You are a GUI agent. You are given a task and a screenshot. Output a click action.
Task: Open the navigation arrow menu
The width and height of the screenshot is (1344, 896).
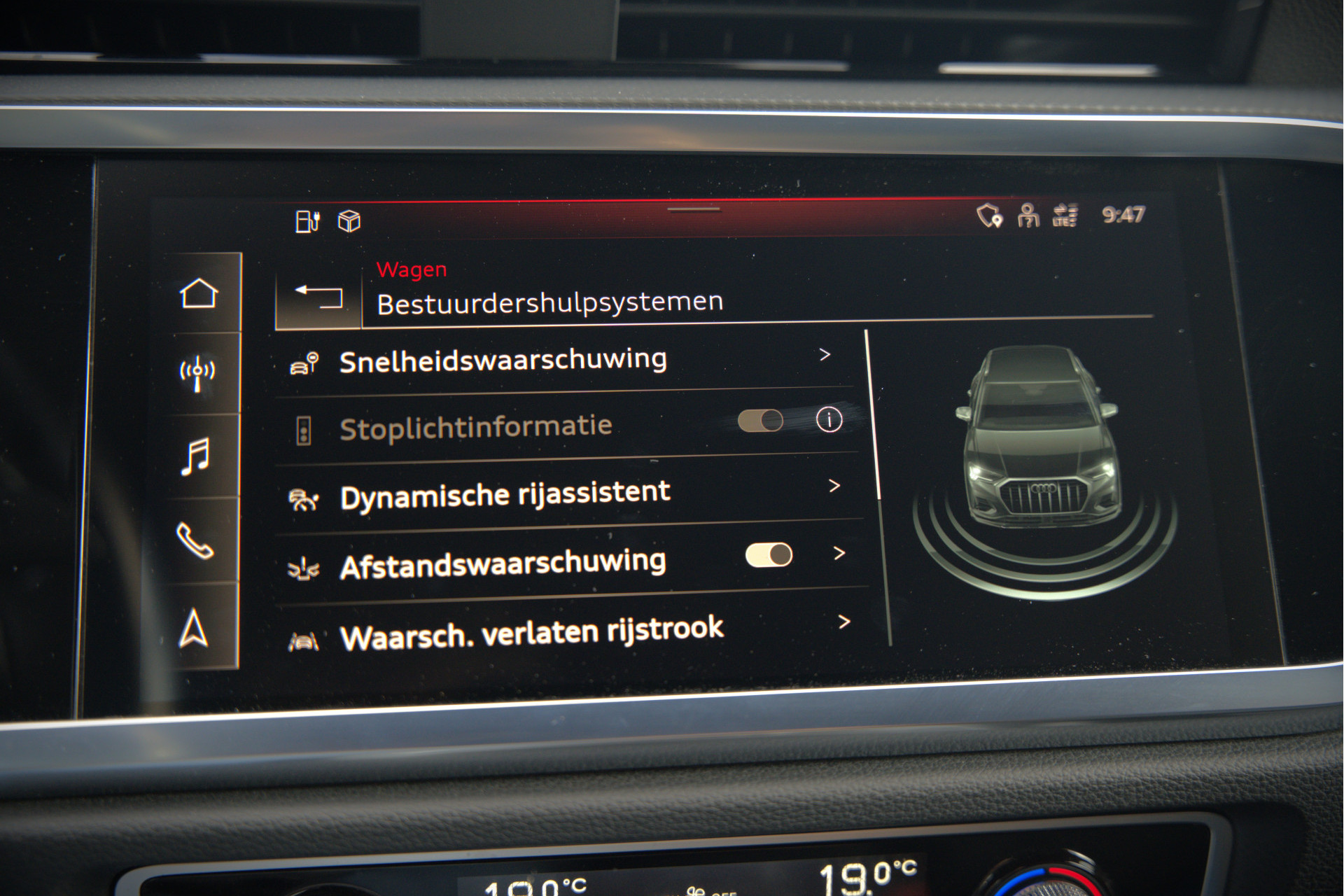[x=194, y=628]
